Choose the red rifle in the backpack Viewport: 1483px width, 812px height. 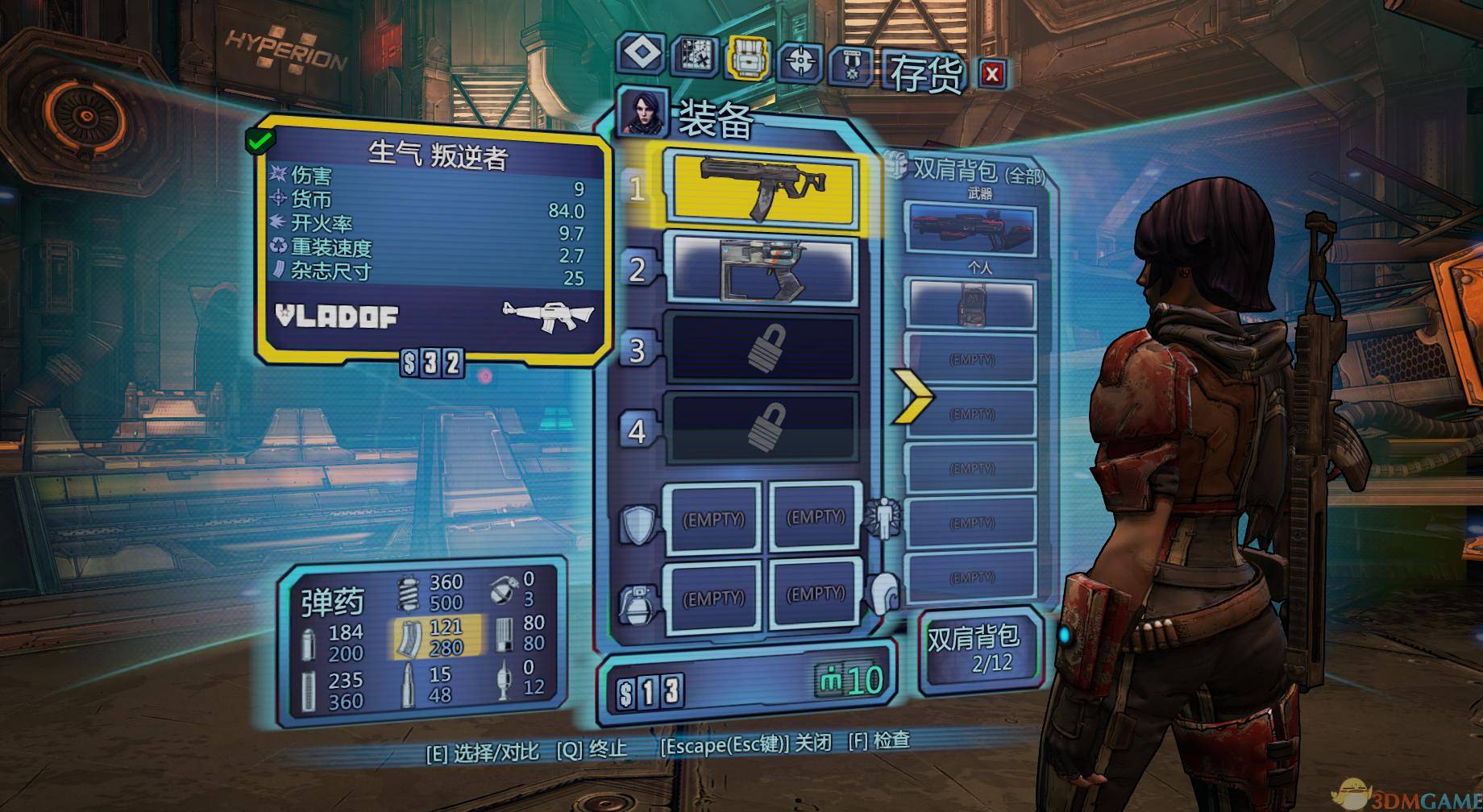(x=970, y=229)
